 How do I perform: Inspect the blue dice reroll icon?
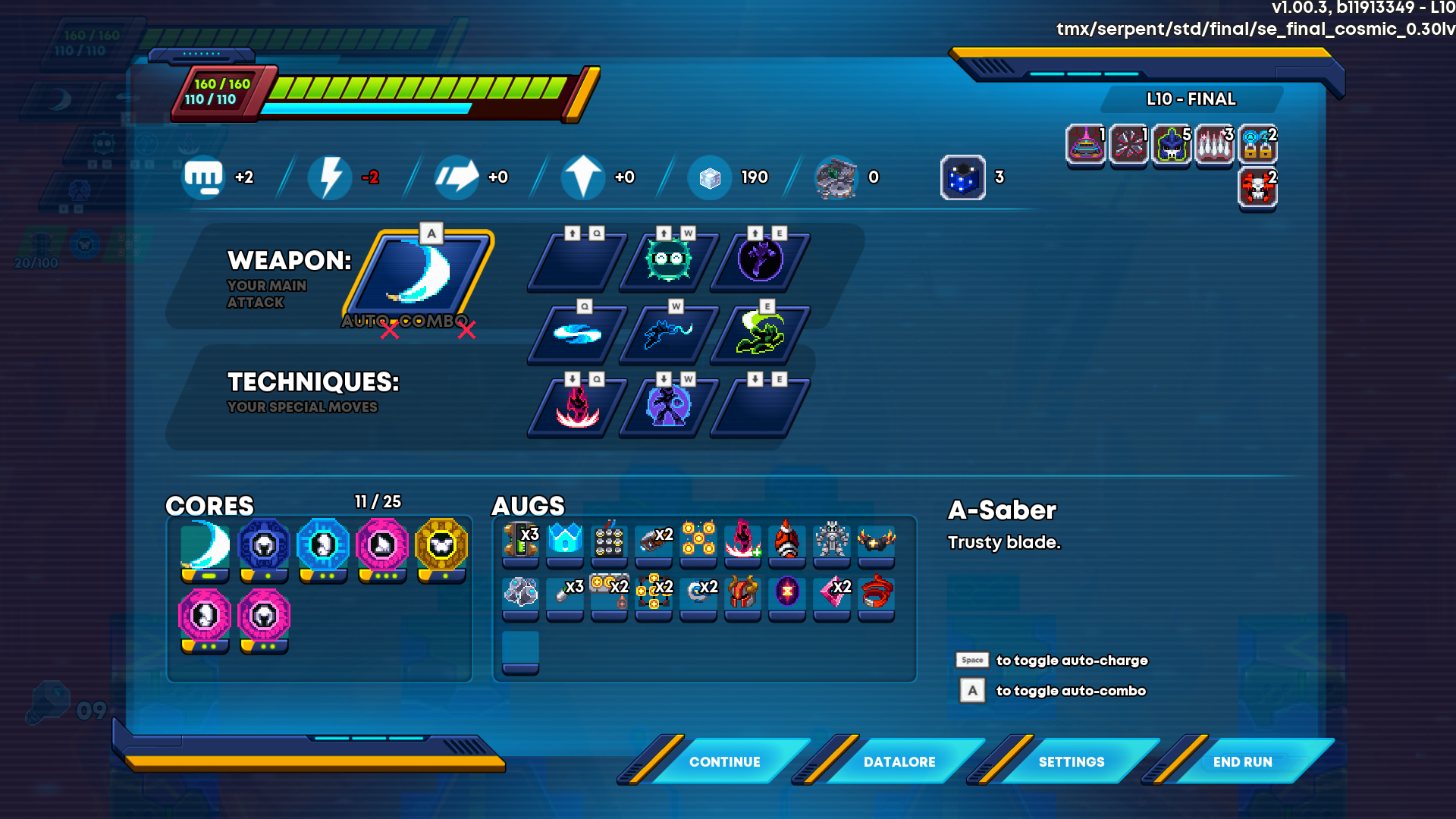[962, 177]
